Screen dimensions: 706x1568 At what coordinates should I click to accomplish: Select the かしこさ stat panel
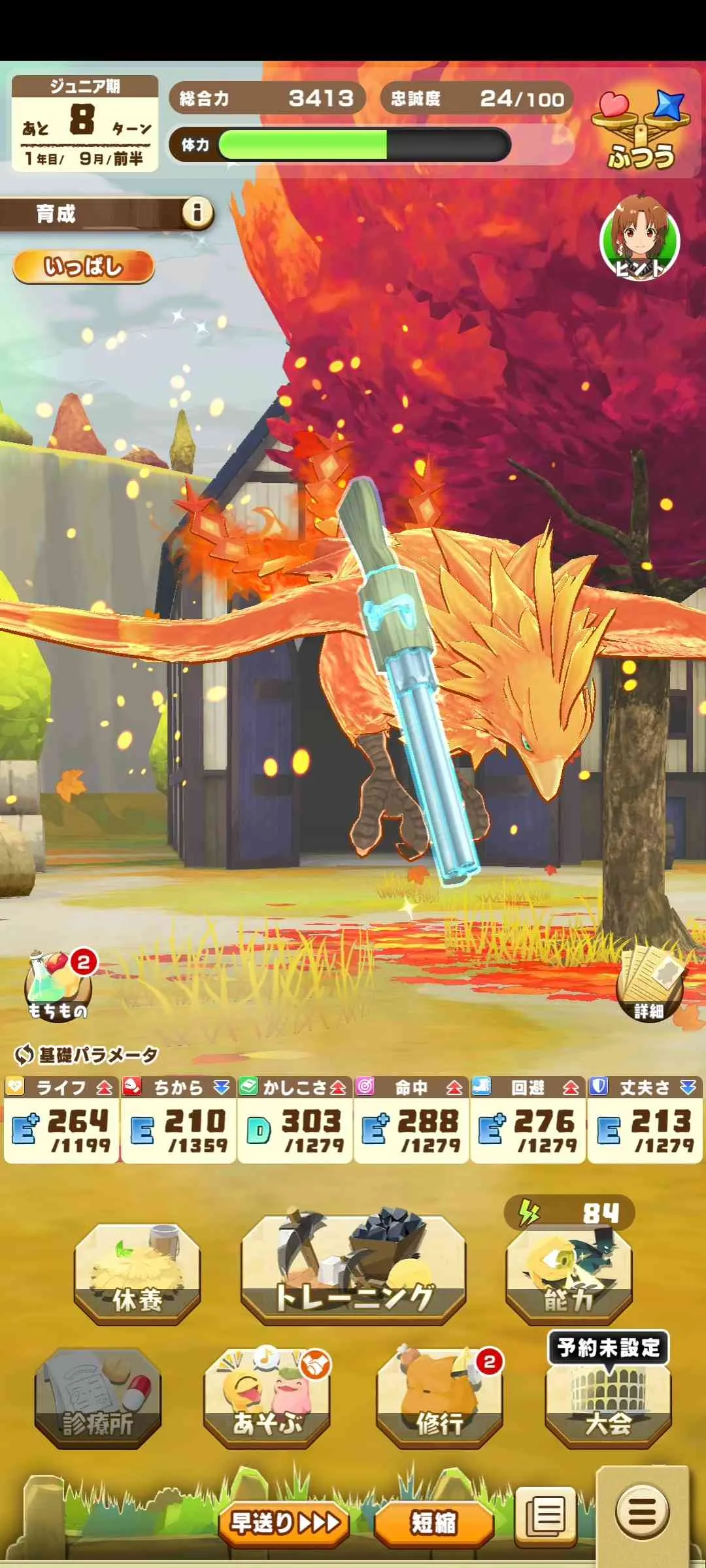pyautogui.click(x=295, y=1119)
